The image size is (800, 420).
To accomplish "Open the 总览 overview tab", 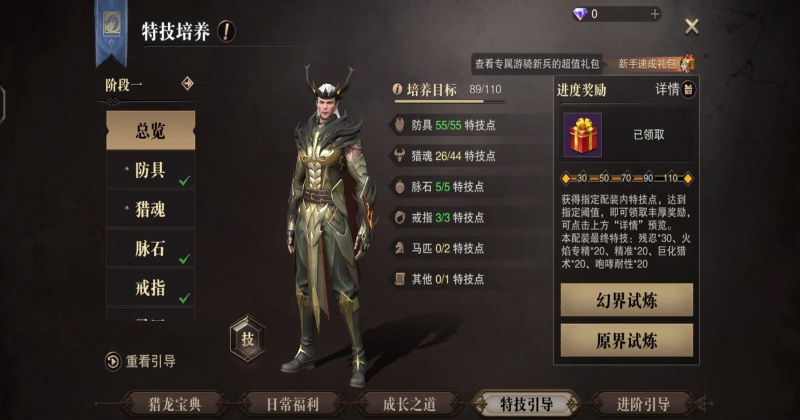I will point(150,130).
